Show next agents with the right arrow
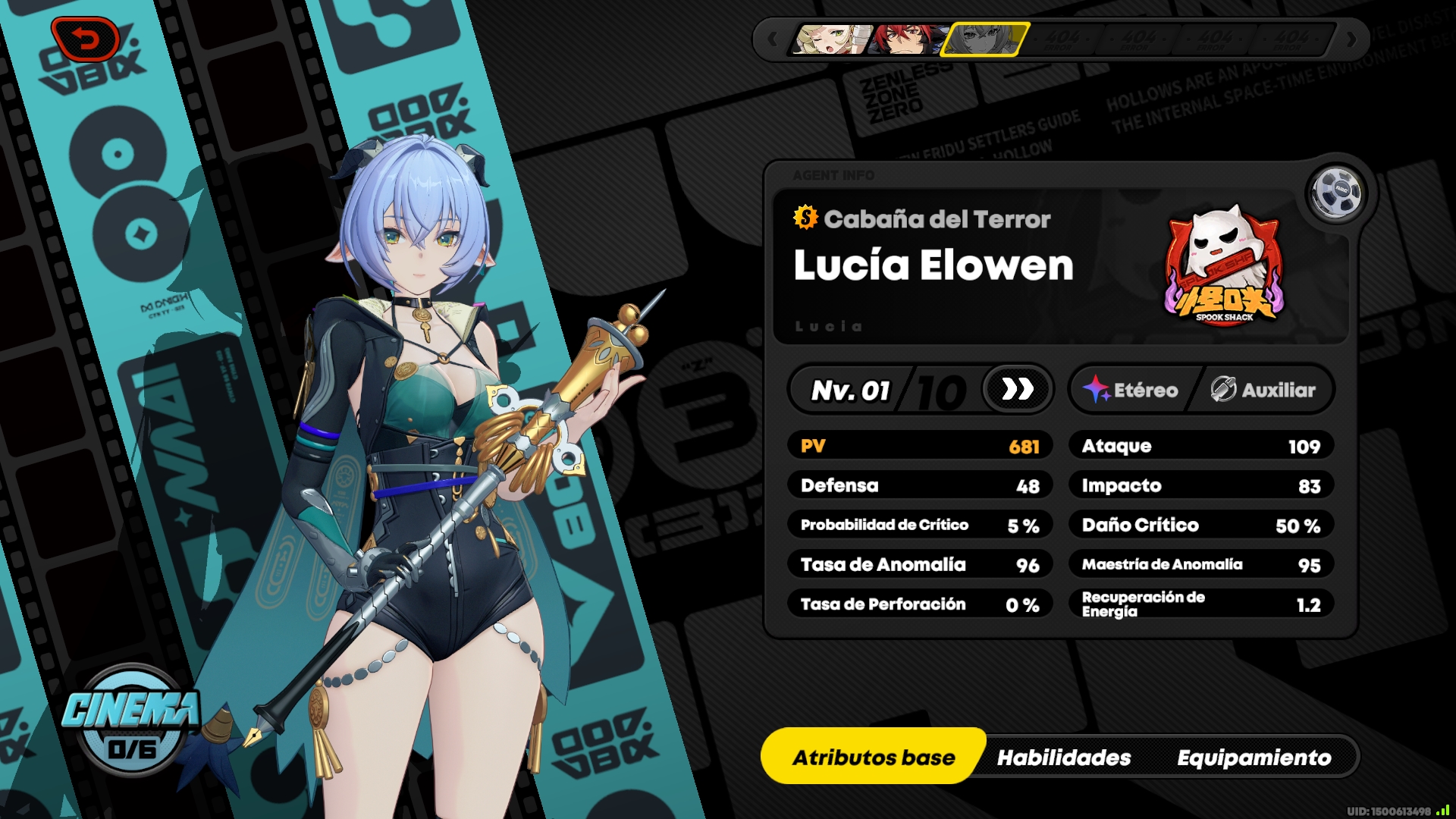Image resolution: width=1456 pixels, height=819 pixels. coord(1351,39)
